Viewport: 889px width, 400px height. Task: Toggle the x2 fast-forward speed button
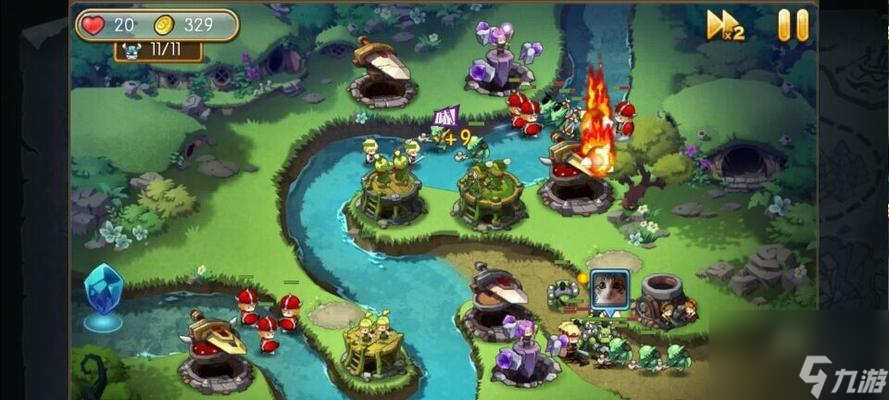(x=725, y=26)
